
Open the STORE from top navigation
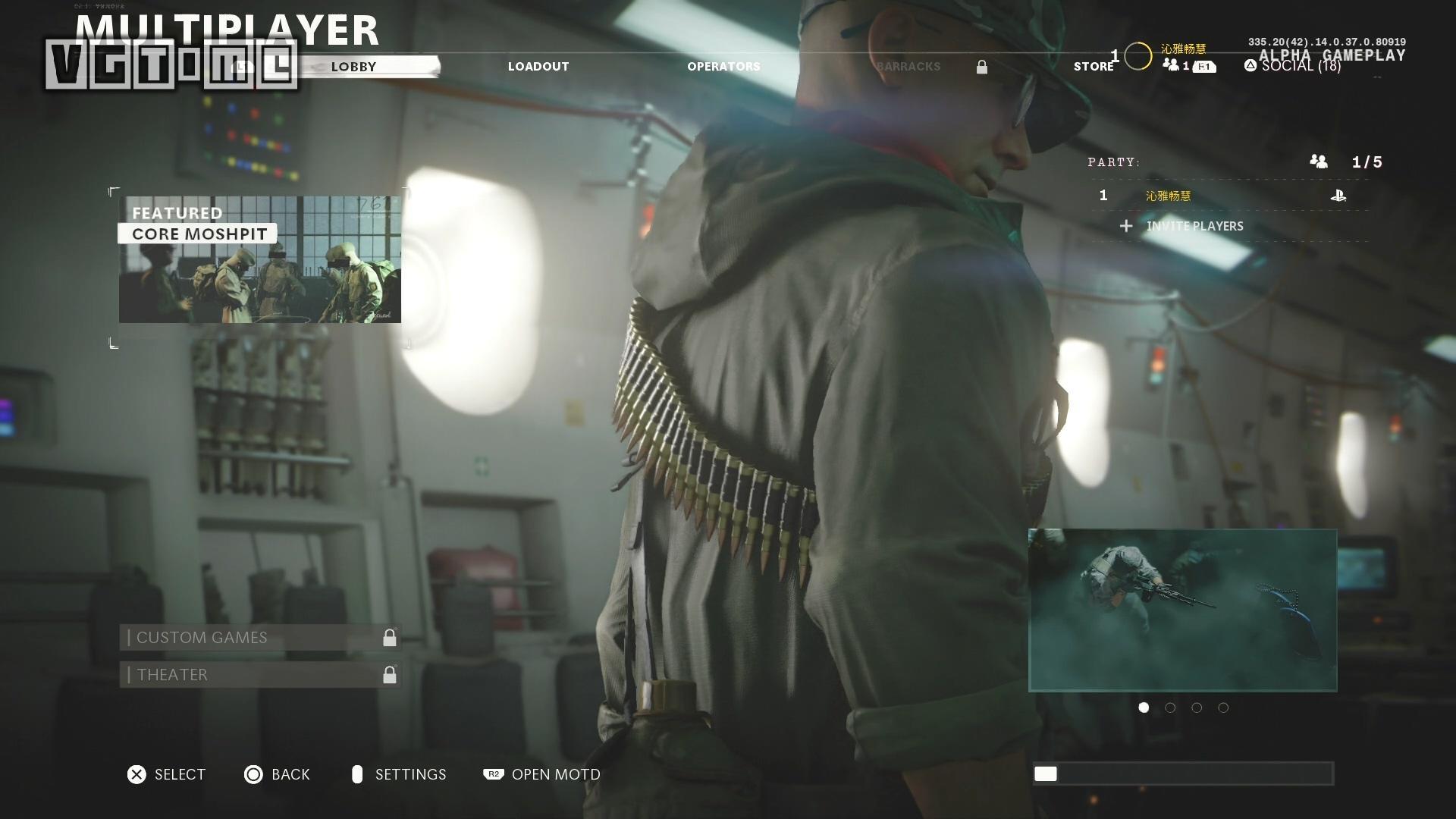point(1094,66)
